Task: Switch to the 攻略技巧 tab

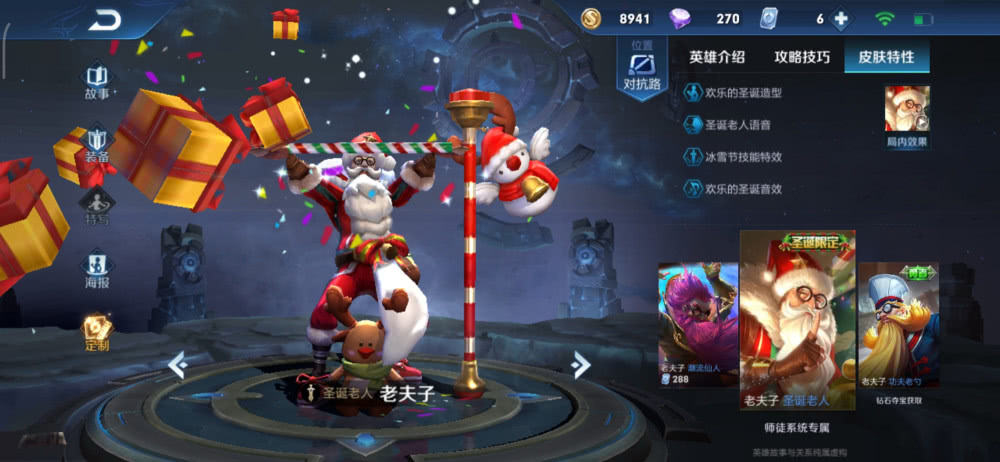Action: coord(802,57)
